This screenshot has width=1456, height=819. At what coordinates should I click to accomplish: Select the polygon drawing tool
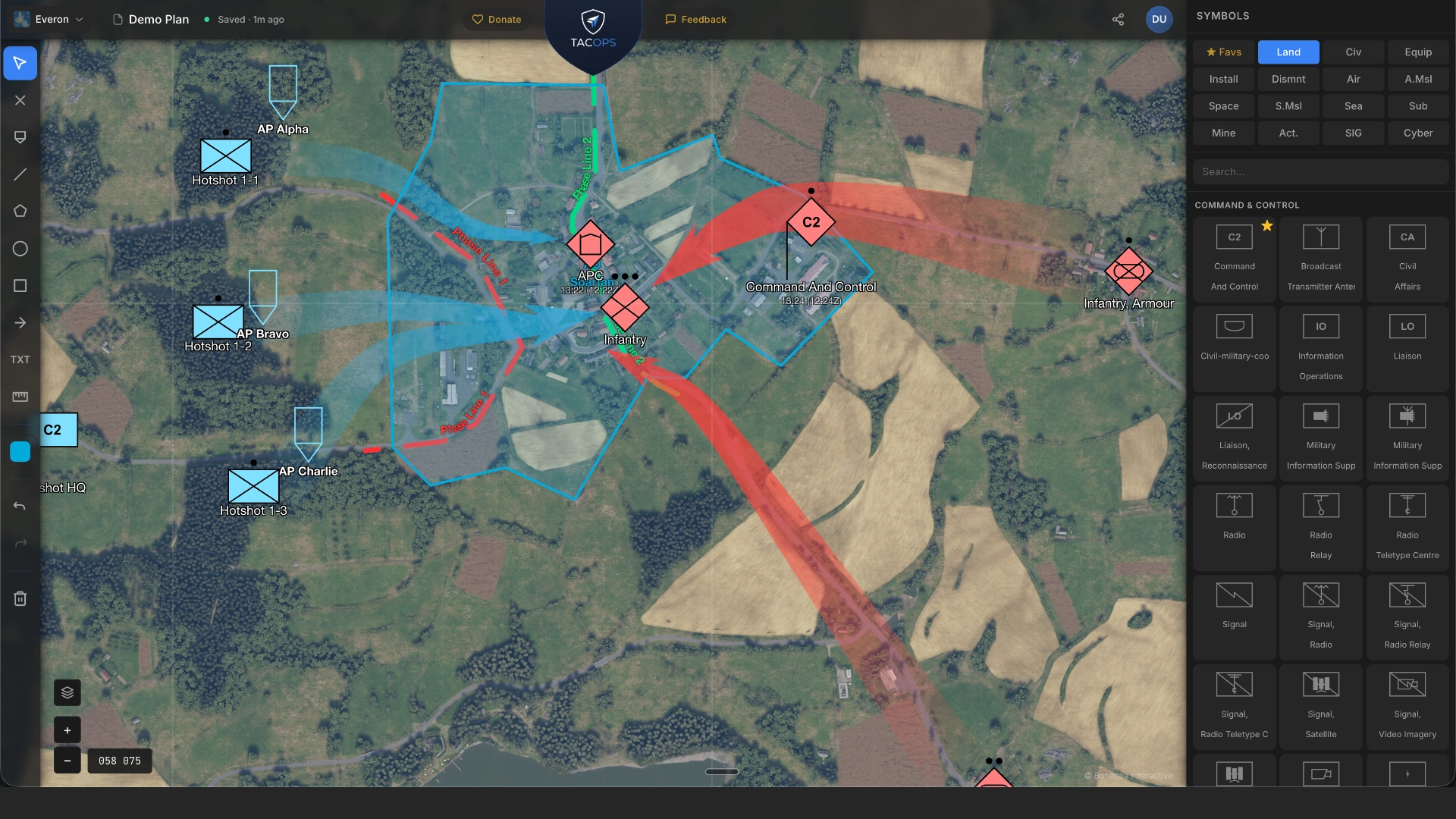[x=20, y=211]
